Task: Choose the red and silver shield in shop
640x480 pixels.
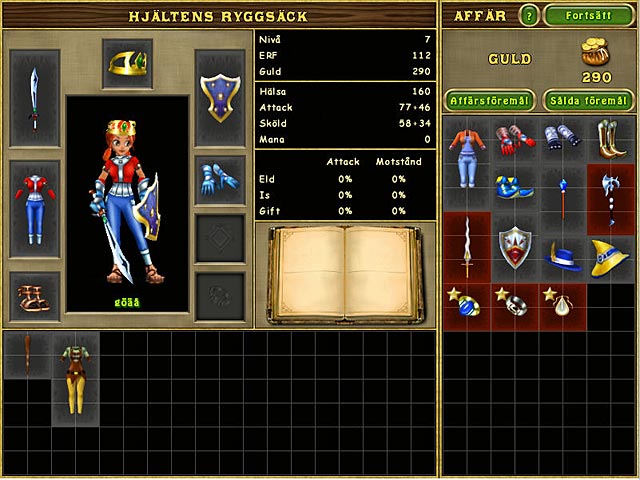Action: (514, 246)
